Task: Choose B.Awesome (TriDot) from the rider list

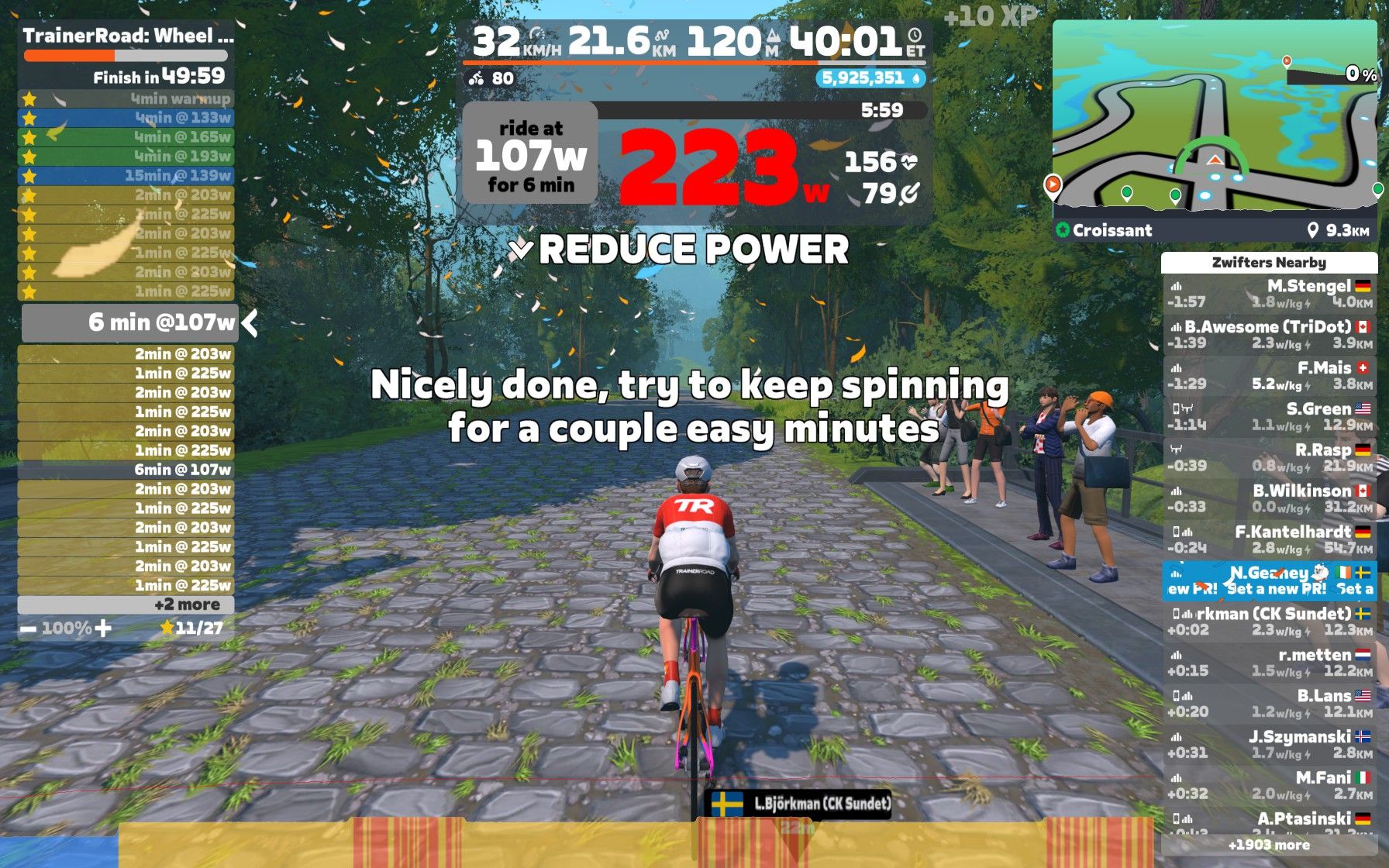Action: point(1269,335)
